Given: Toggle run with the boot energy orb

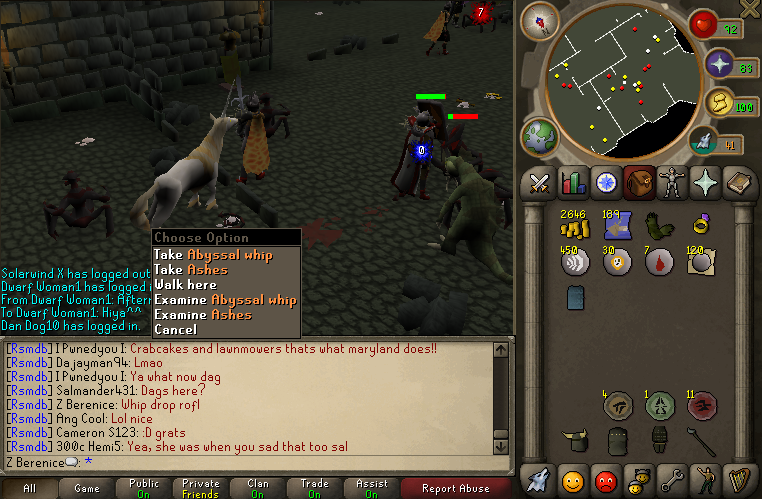Looking at the screenshot, I should point(720,102).
